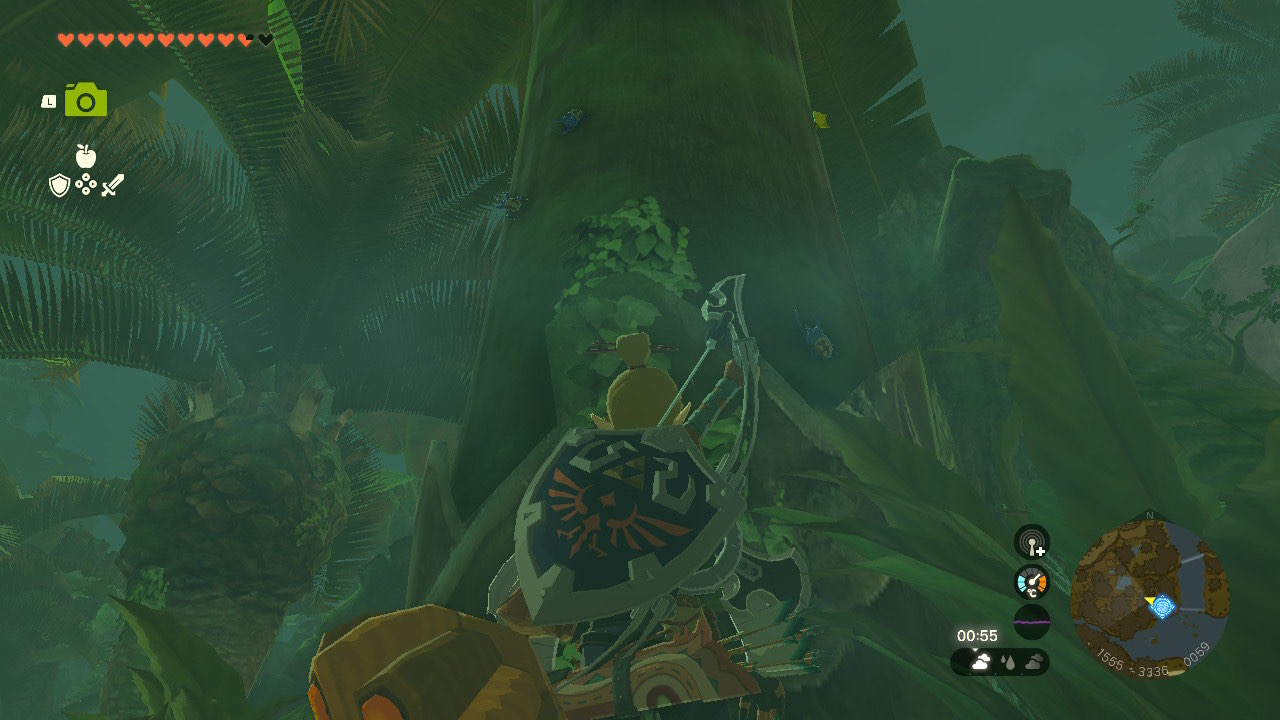
Task: Open the circular minimap
Action: pyautogui.click(x=1149, y=600)
